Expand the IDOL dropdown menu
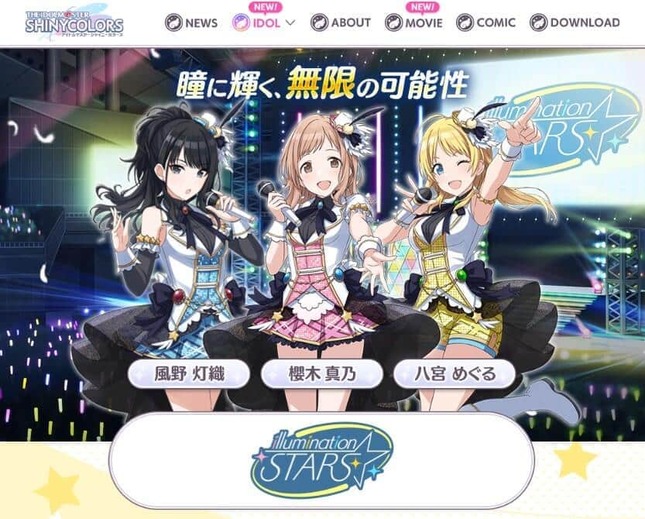Image resolution: width=645 pixels, height=519 pixels. pos(264,23)
